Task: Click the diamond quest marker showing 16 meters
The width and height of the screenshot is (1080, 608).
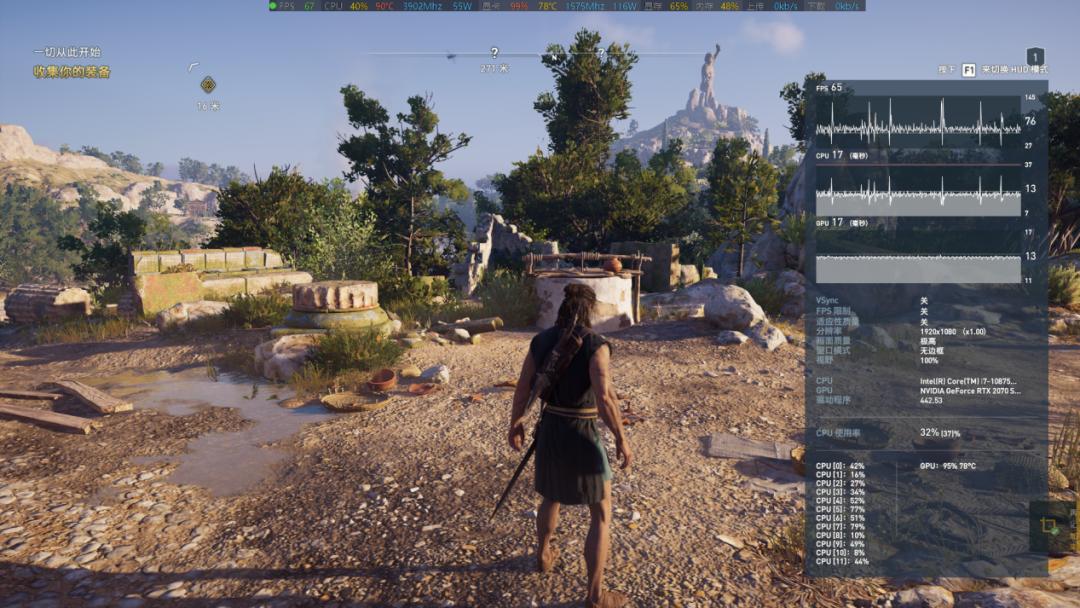Action: 208,85
